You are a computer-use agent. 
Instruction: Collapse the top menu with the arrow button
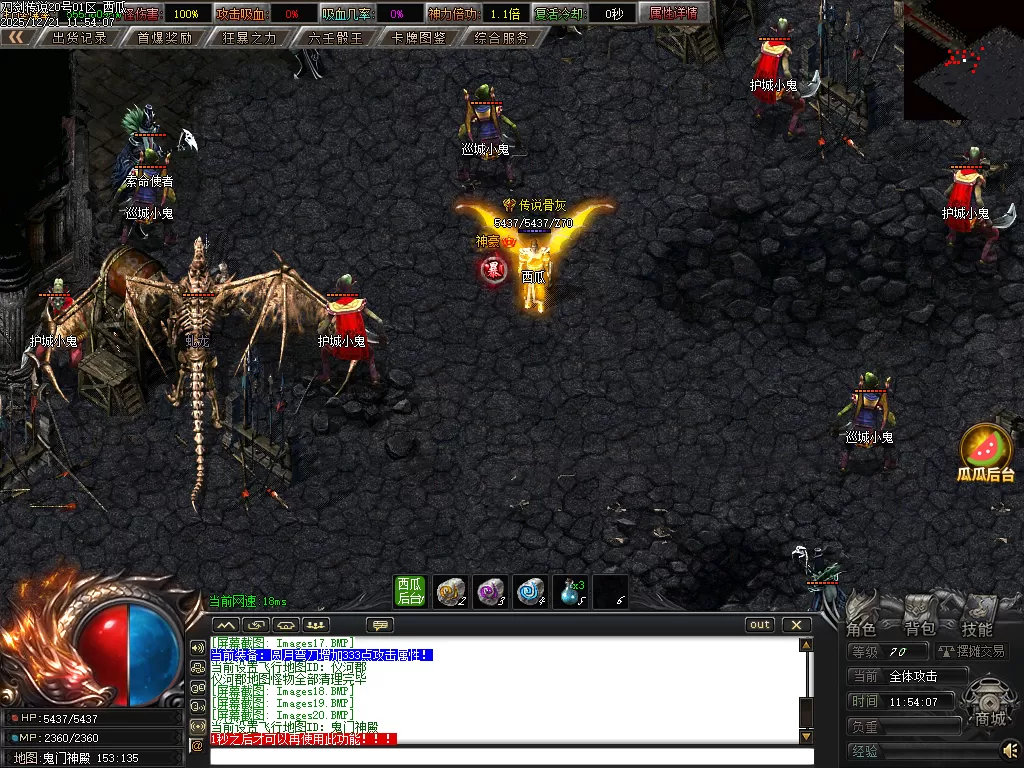(x=15, y=38)
